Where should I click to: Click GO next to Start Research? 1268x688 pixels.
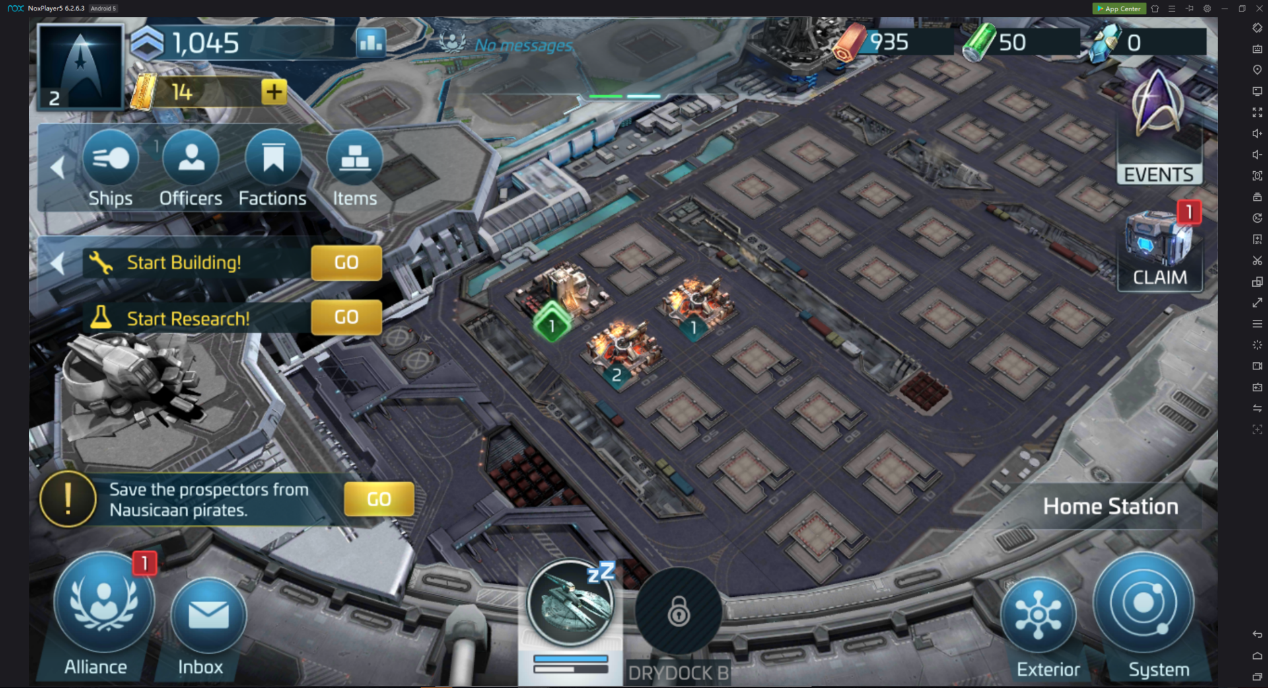click(x=346, y=317)
